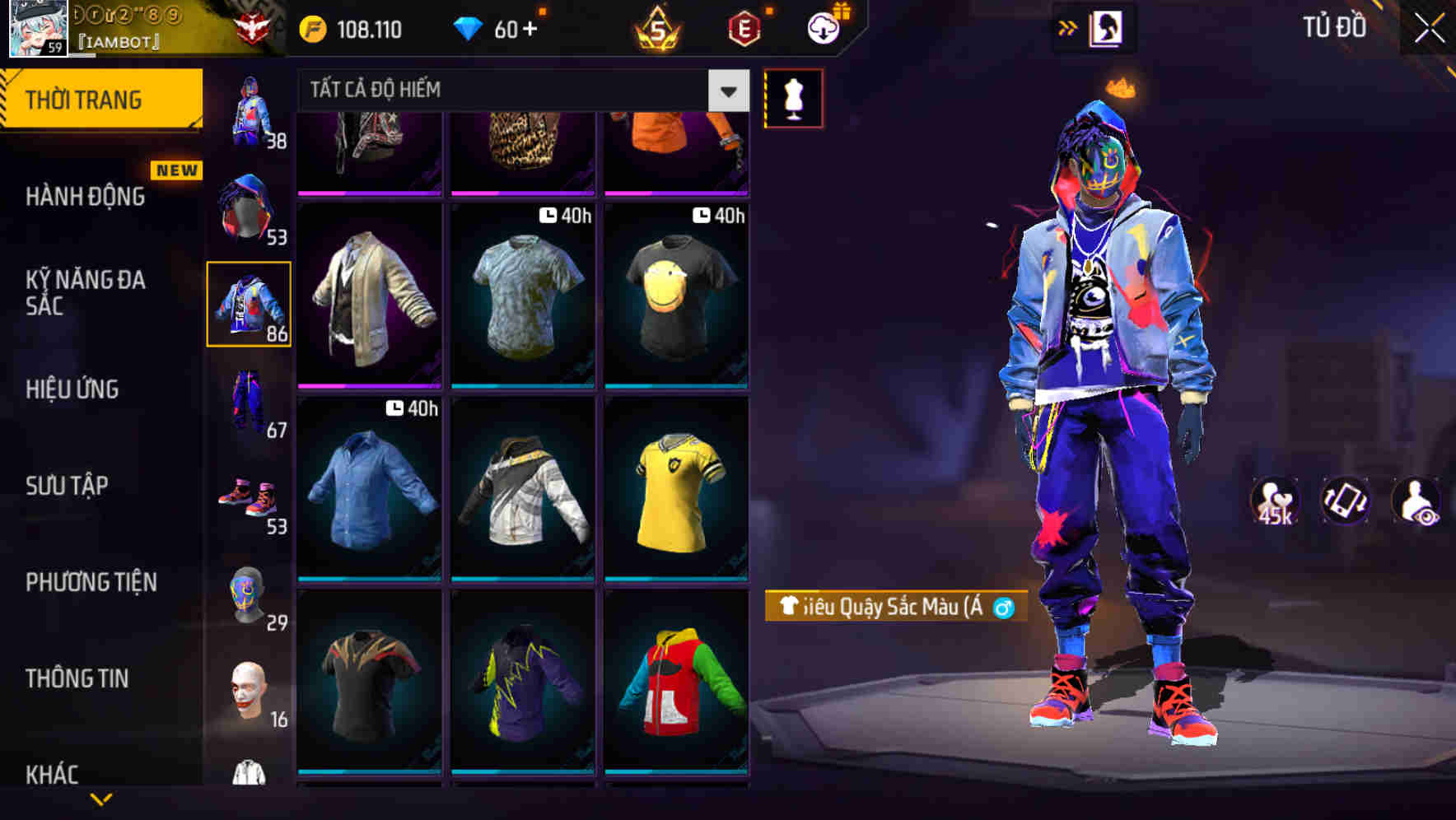Switch to the HÀNH ĐỘNG tab
Screen dimensions: 1456x820
tap(85, 196)
